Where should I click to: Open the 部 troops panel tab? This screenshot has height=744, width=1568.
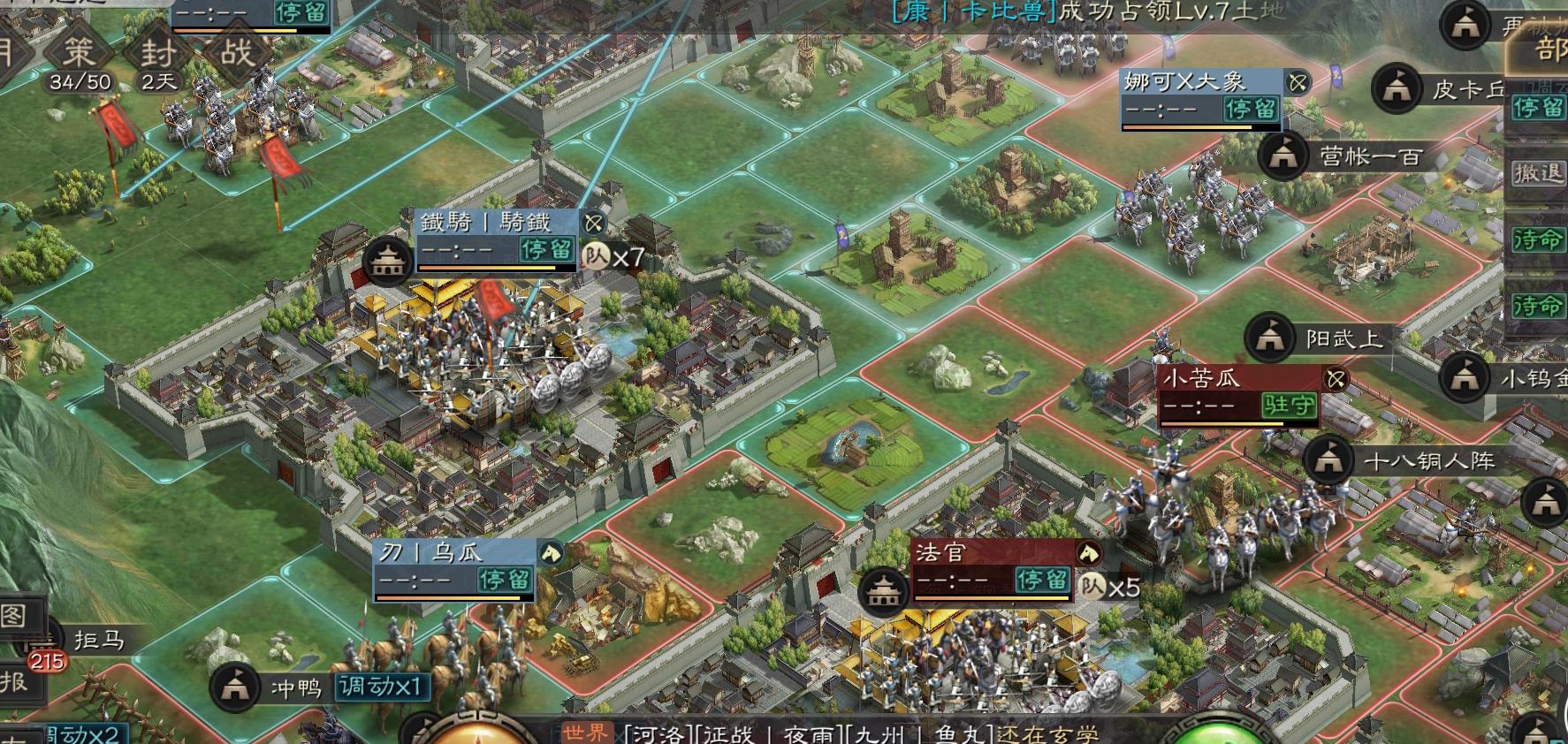click(x=1549, y=49)
